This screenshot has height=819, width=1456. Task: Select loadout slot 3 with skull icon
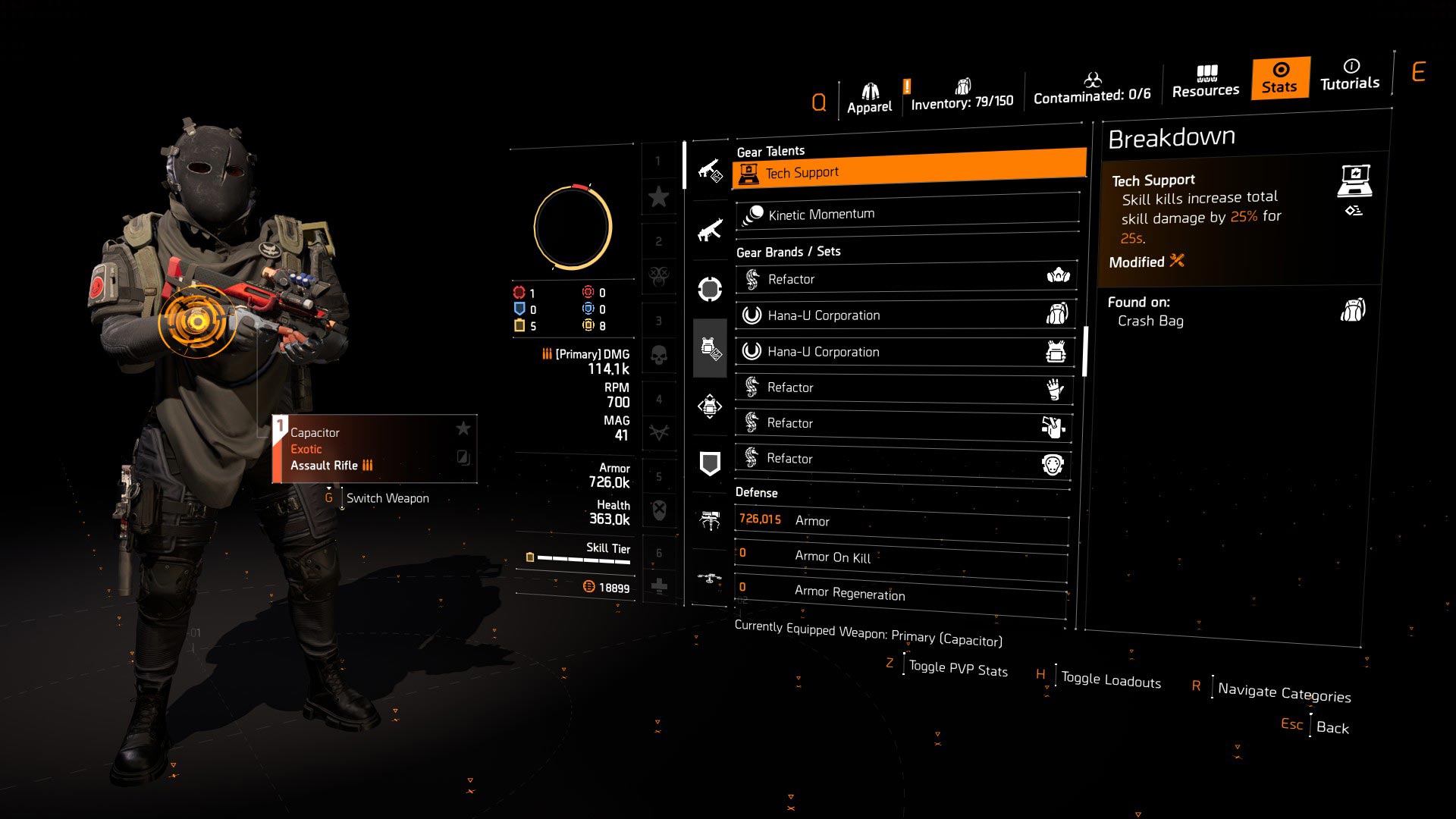[660, 355]
